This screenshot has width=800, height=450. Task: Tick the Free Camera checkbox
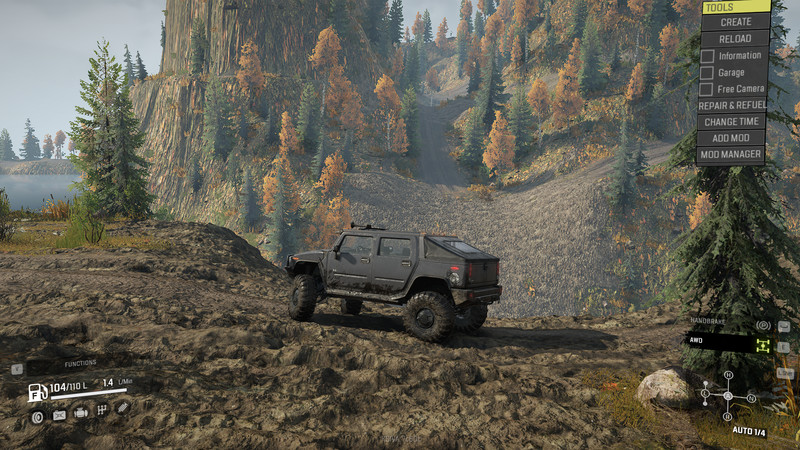[707, 89]
